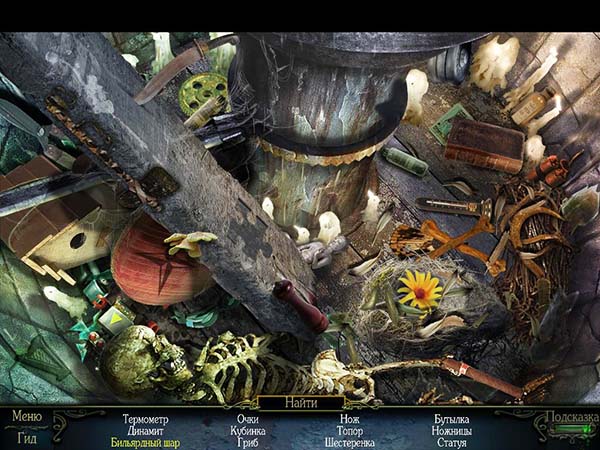Choose the highlighted Бильярдный шар entry
Image resolution: width=600 pixels, height=450 pixels.
145,441
